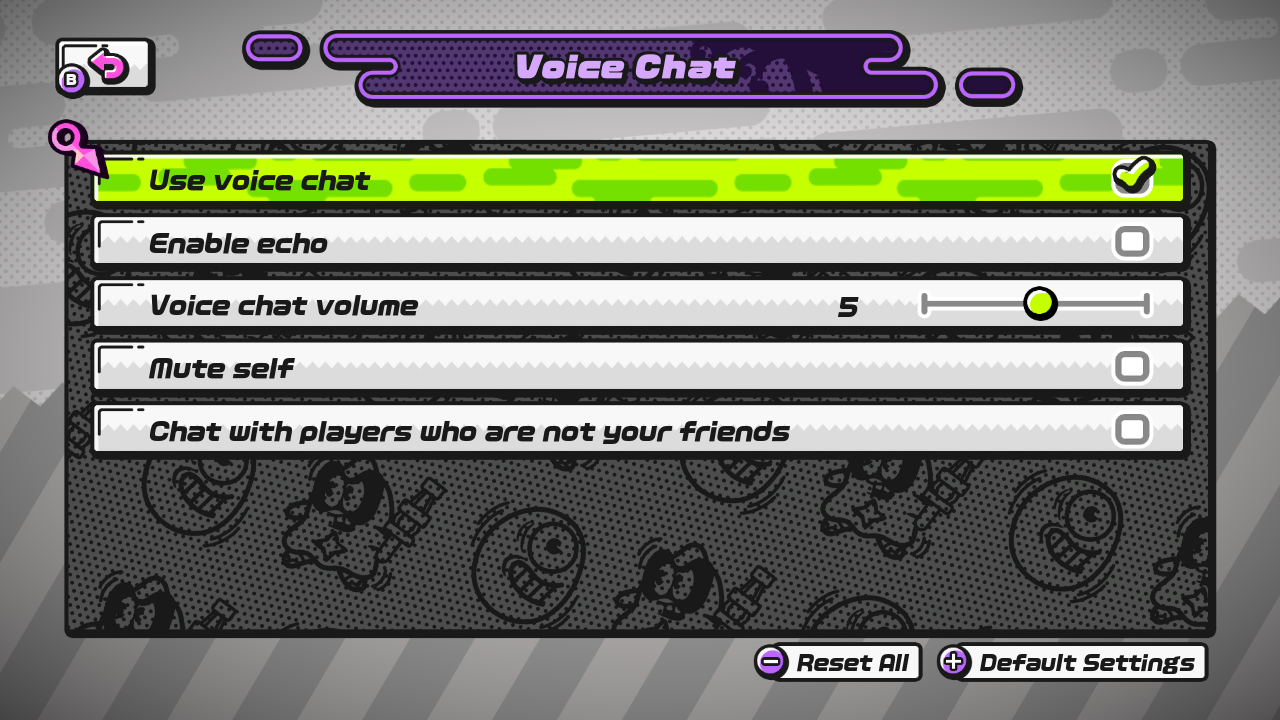The height and width of the screenshot is (720, 1280).
Task: Reset All voice chat settings
Action: 838,662
